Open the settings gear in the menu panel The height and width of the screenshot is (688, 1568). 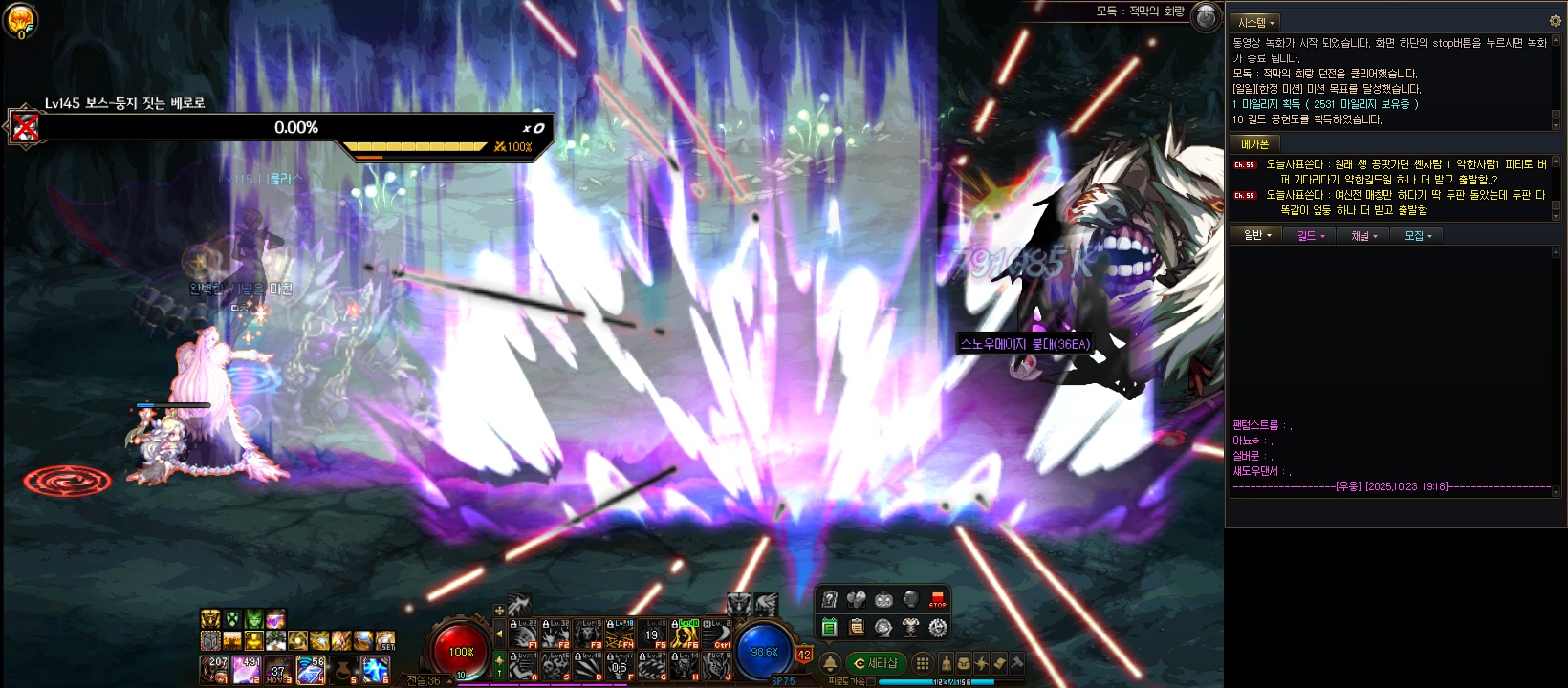pyautogui.click(x=937, y=628)
